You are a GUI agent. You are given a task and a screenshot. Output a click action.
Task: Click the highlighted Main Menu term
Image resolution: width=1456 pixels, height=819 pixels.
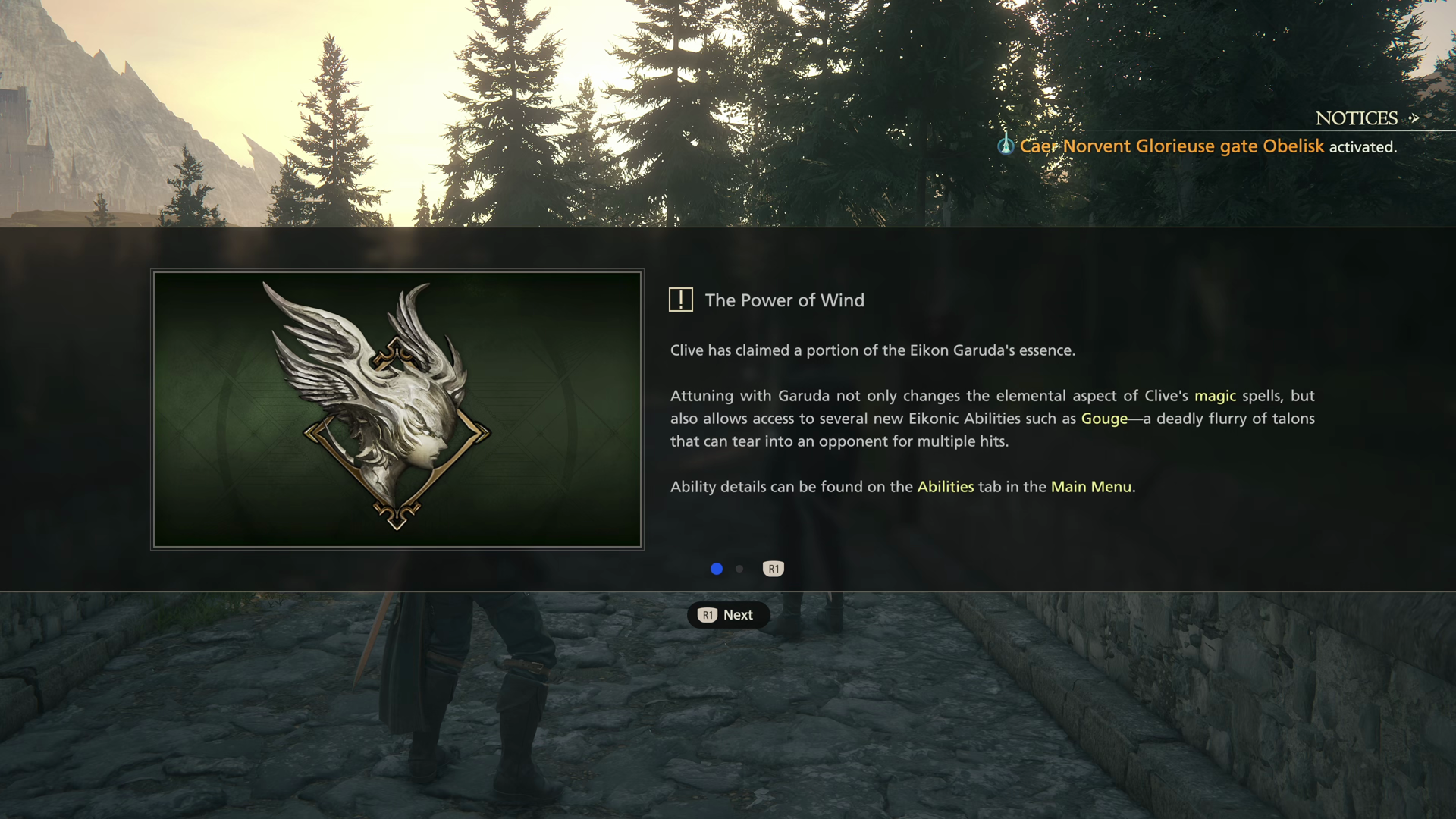1090,487
